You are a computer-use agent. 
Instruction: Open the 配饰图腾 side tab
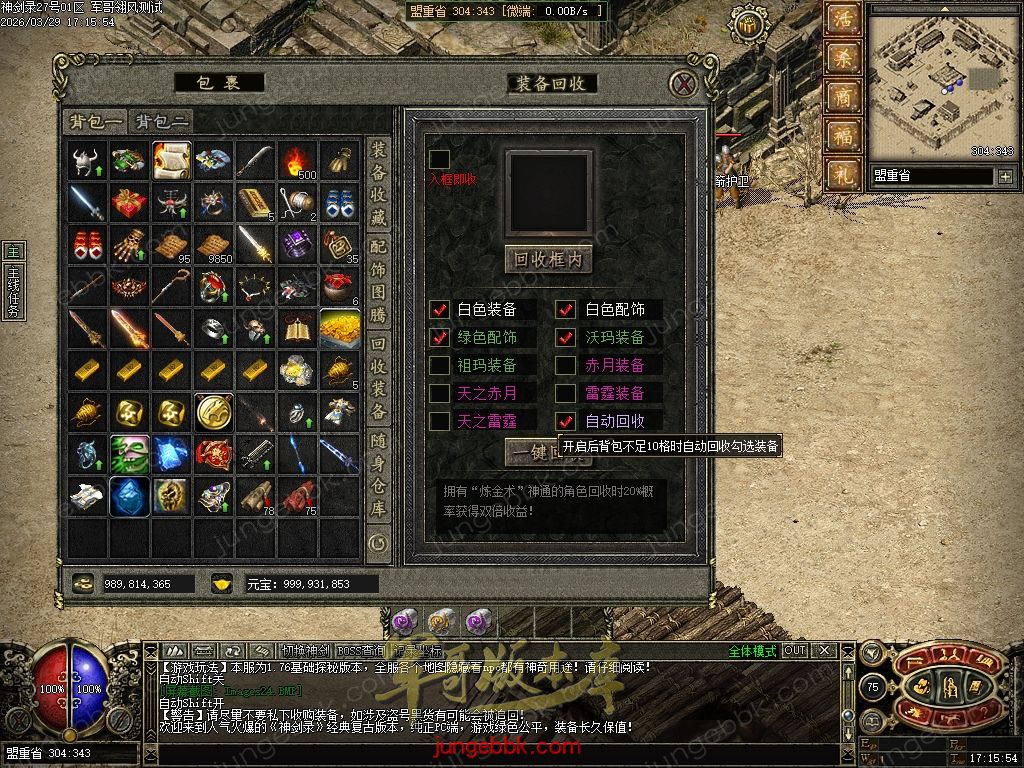pos(379,279)
